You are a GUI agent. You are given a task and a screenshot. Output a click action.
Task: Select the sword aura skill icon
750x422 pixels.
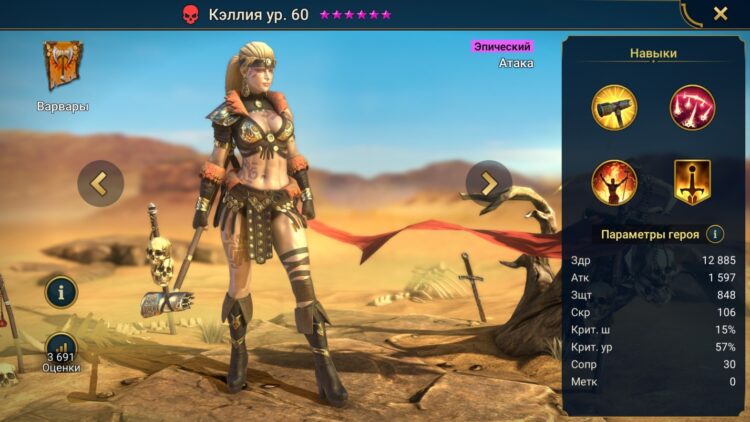(x=692, y=182)
